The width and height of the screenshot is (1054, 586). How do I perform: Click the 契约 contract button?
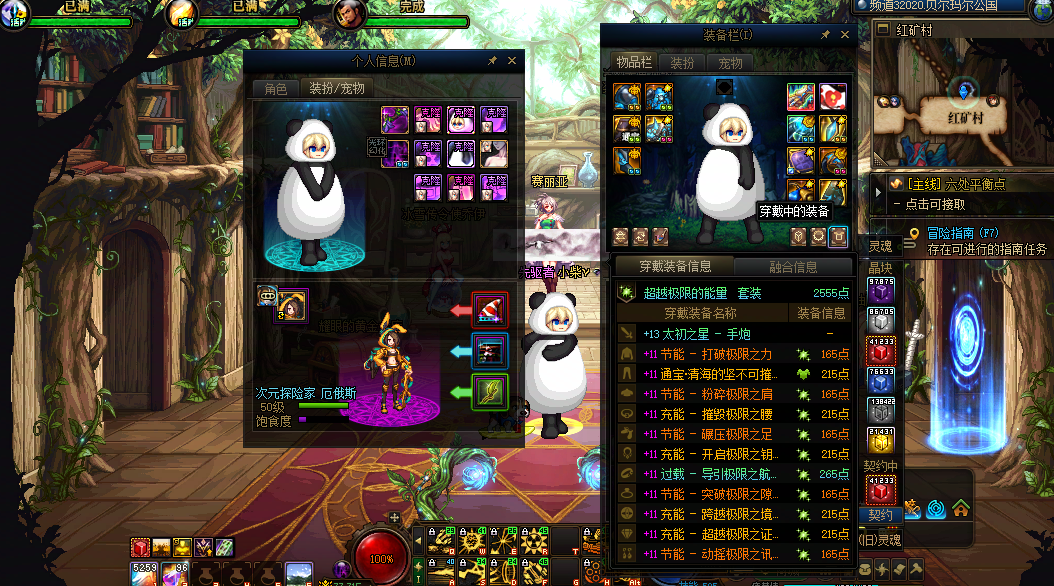tap(880, 515)
